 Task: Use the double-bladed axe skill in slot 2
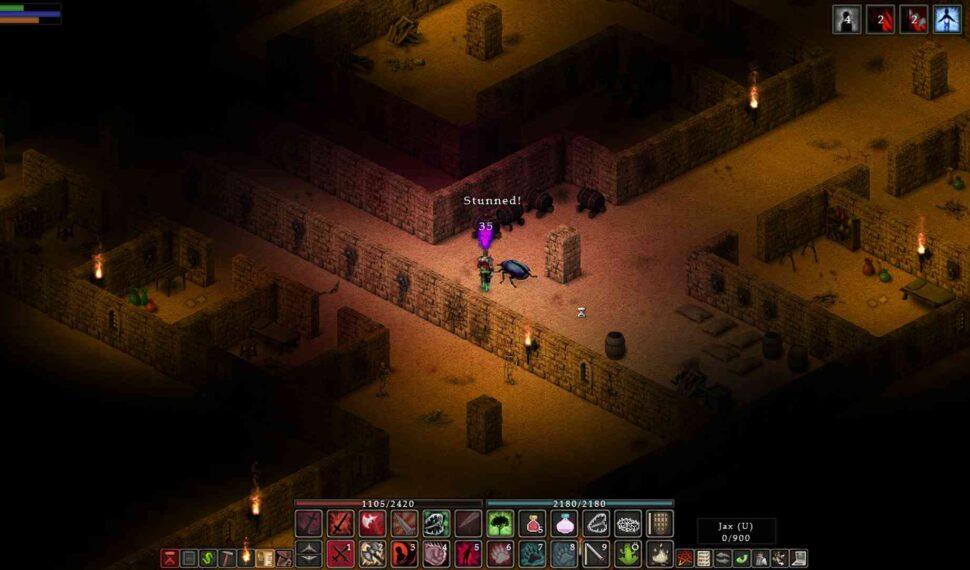372,553
